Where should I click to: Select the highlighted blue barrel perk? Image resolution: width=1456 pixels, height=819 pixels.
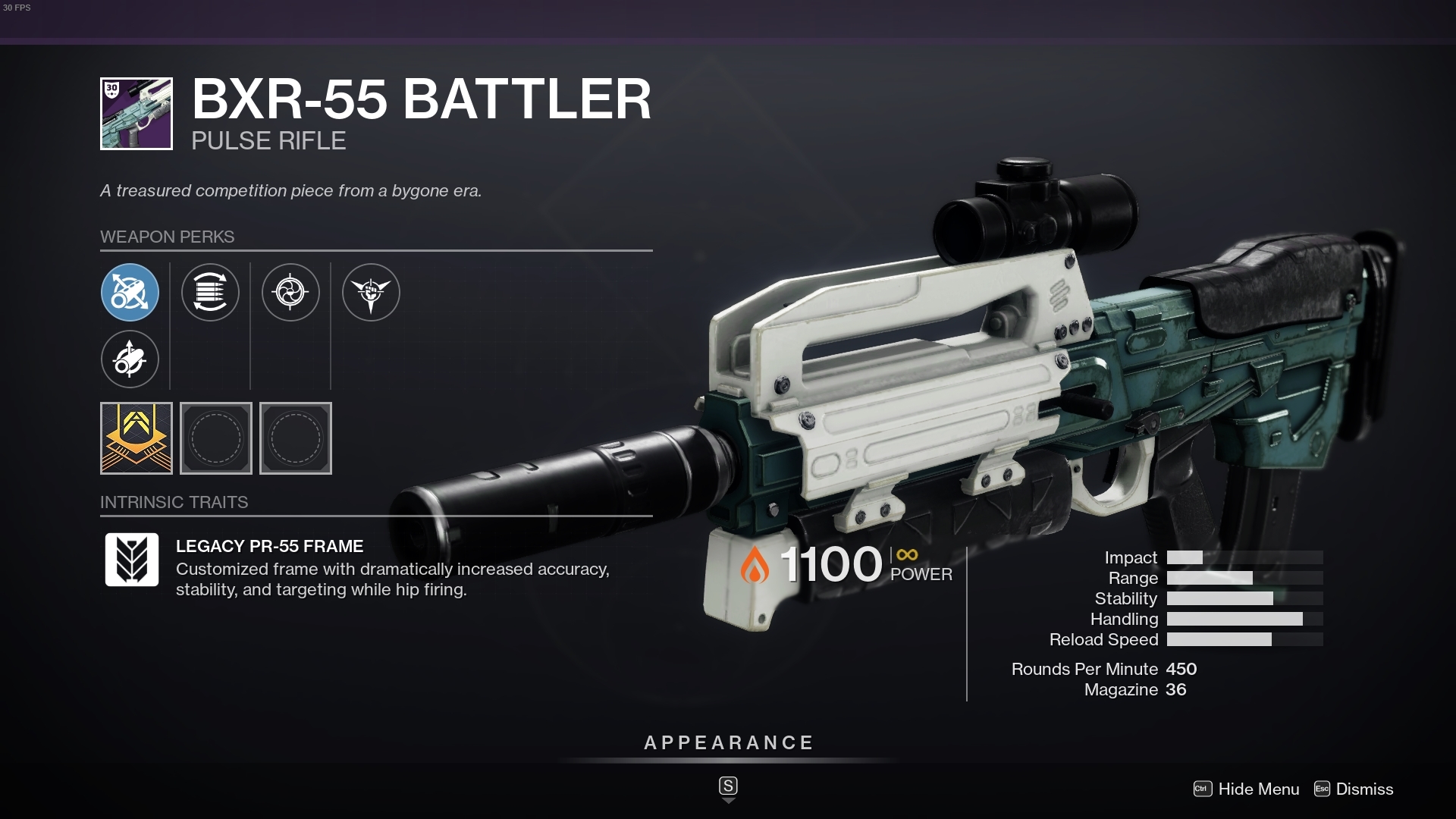pos(130,292)
